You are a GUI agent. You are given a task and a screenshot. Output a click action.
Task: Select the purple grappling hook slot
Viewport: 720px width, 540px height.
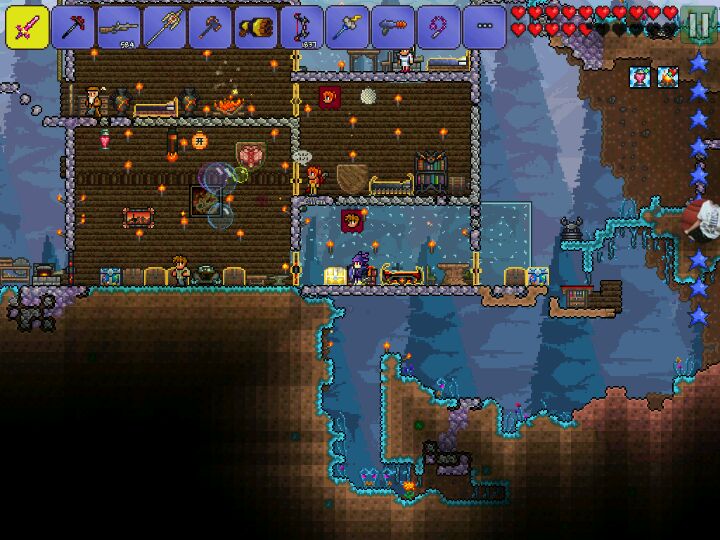pos(439,27)
